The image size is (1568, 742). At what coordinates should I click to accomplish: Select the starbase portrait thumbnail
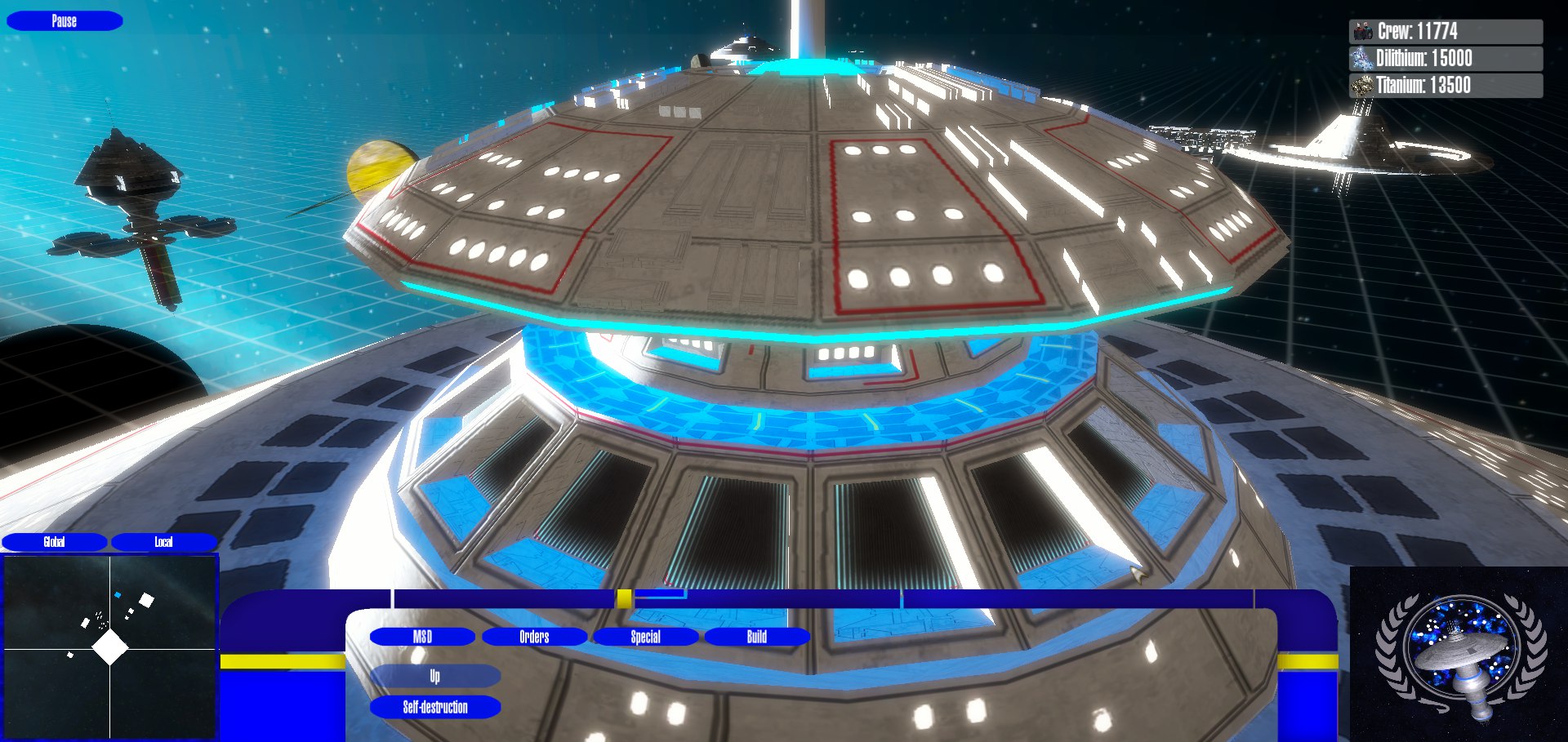click(x=1459, y=655)
